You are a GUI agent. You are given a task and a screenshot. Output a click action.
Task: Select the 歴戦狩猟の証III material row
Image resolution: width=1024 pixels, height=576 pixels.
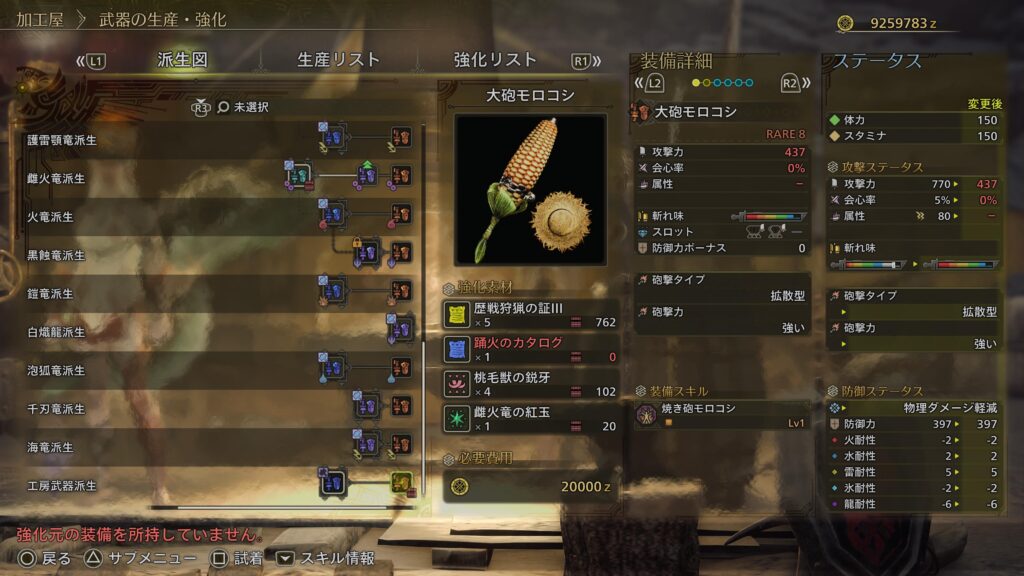[x=530, y=315]
